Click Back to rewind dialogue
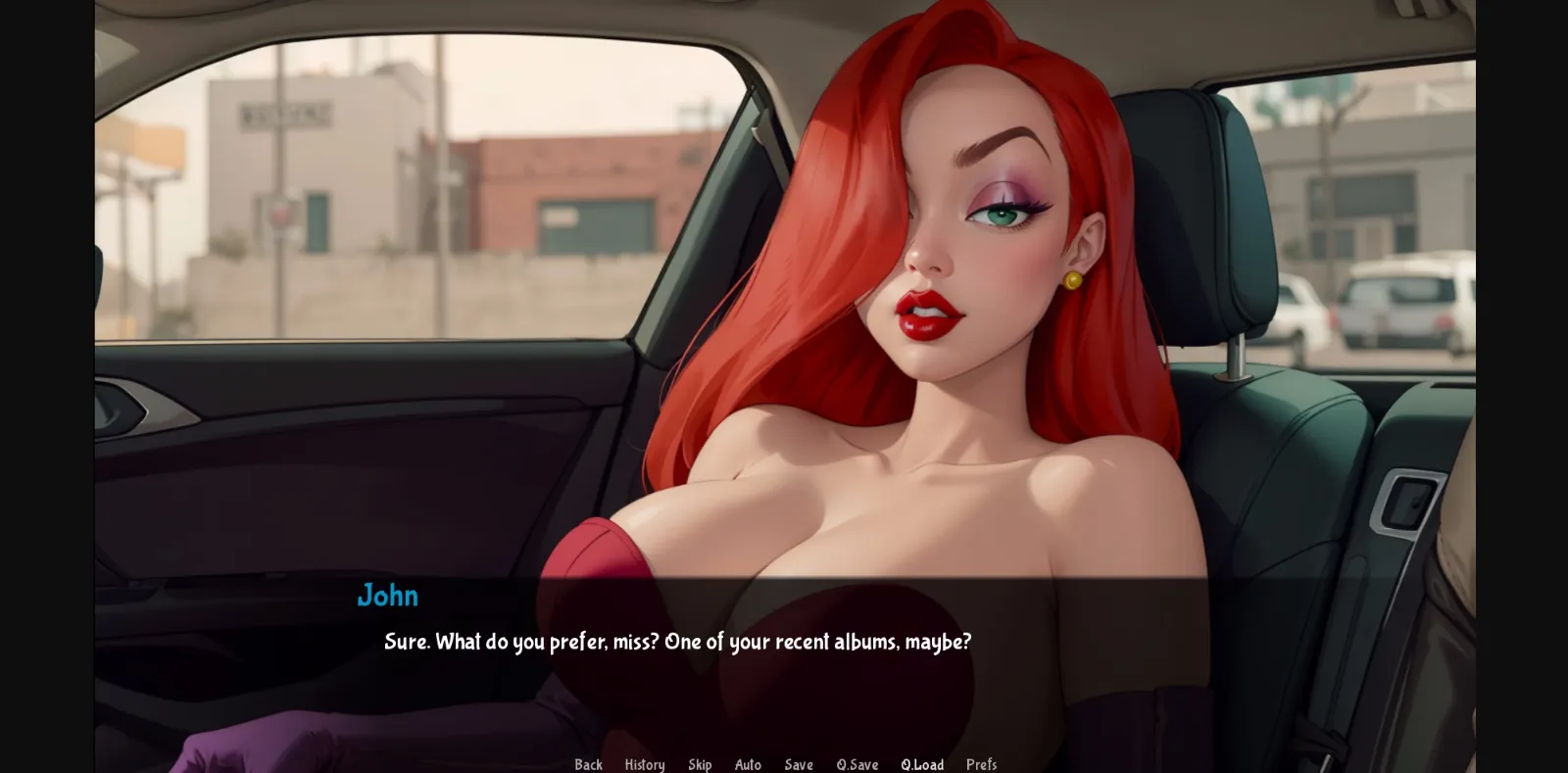This screenshot has width=1568, height=773. (x=588, y=764)
